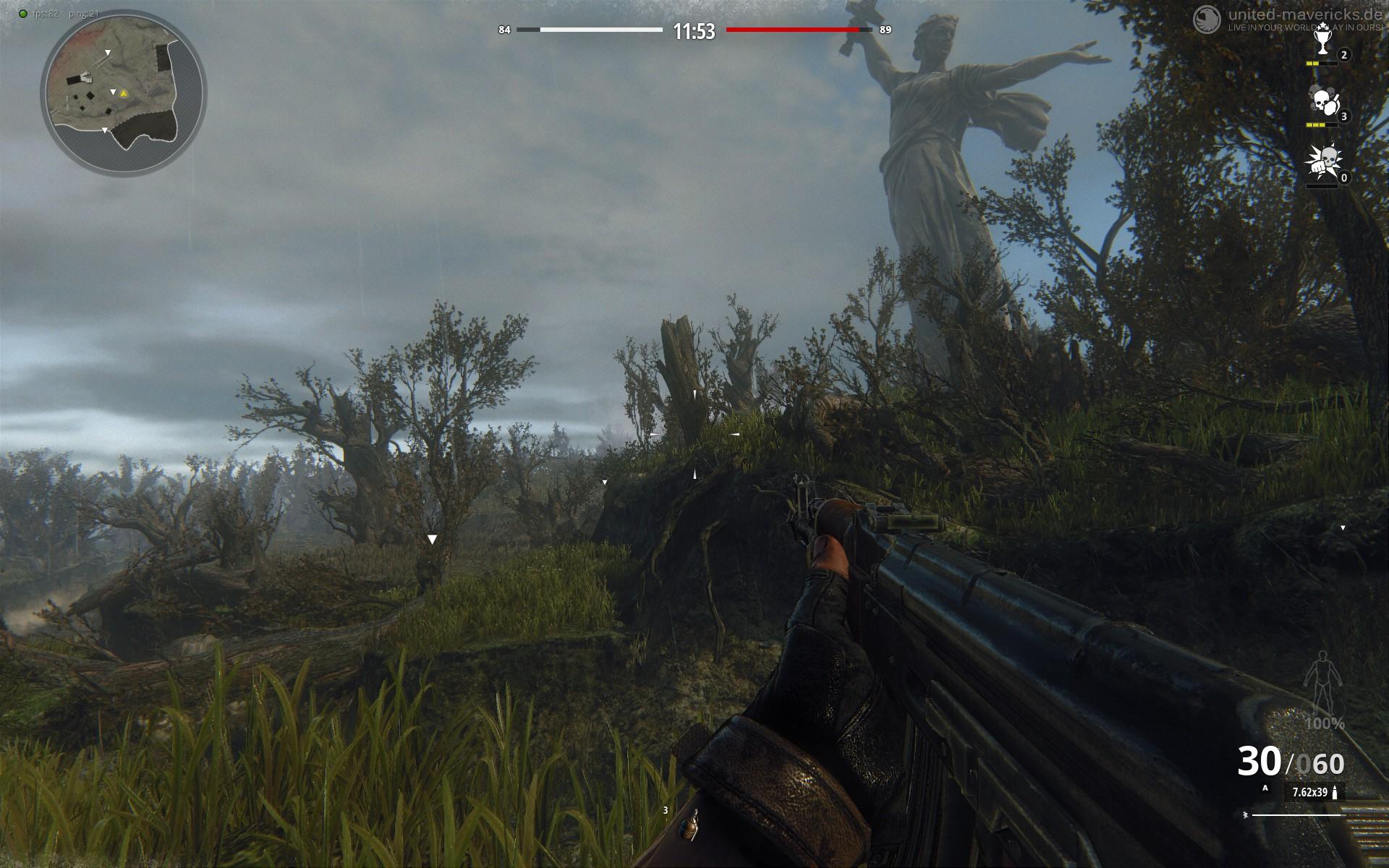The image size is (1389, 868).
Task: Activate the skull and grenade killstreak icon
Action: coord(1322,102)
